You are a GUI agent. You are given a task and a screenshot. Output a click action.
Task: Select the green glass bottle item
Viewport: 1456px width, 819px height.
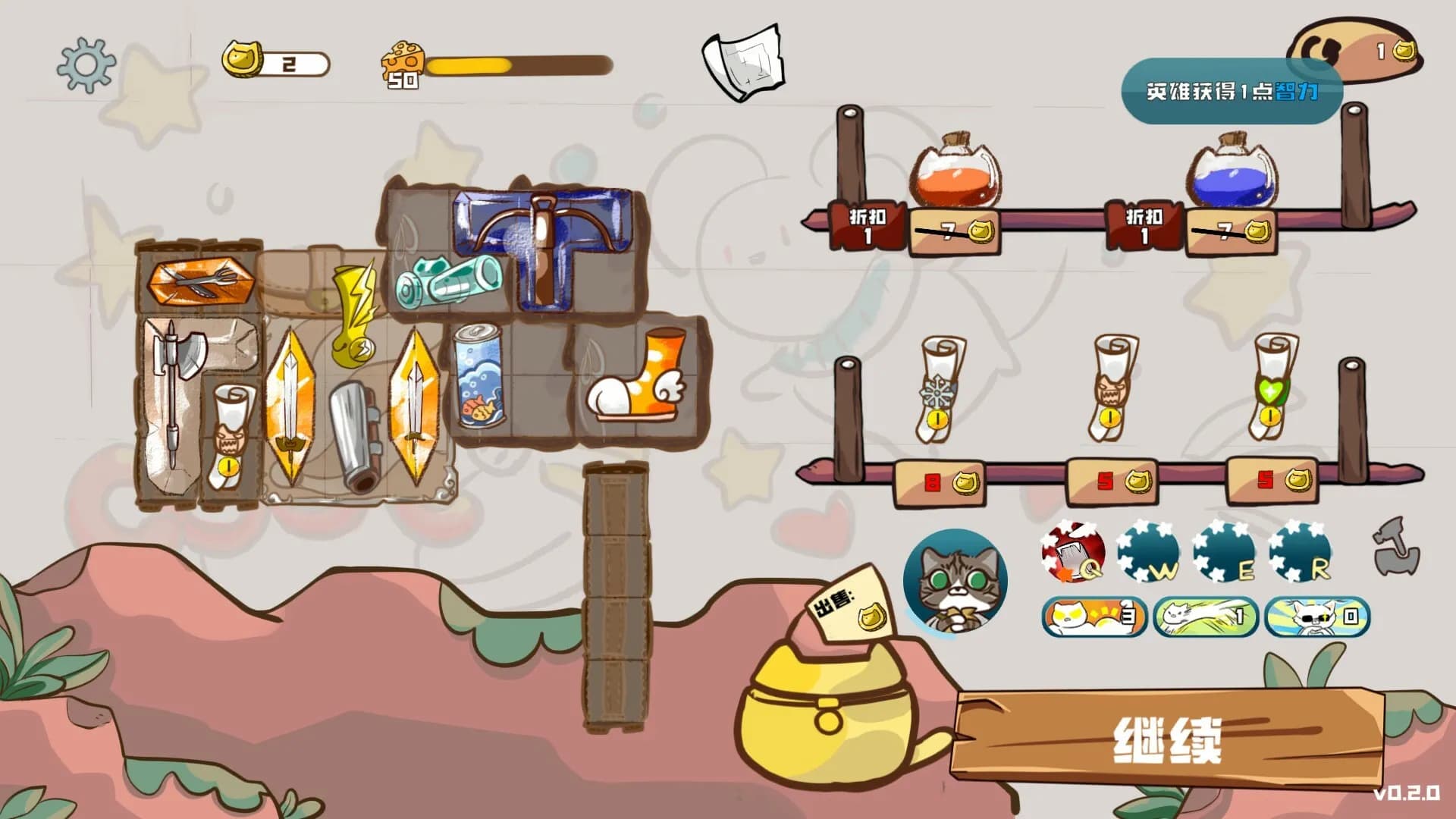click(x=449, y=279)
